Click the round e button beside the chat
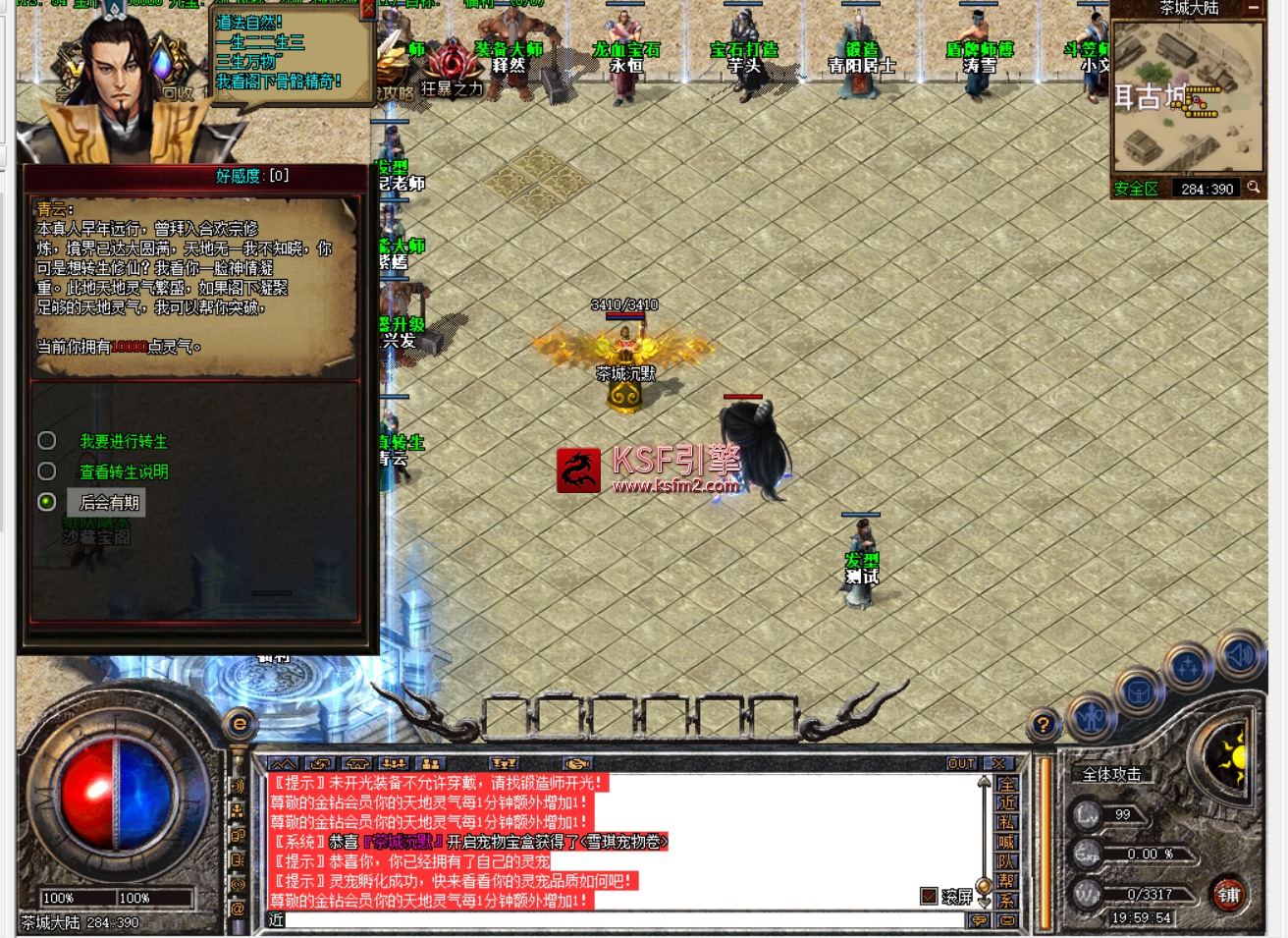This screenshot has height=938, width=1288. pyautogui.click(x=240, y=725)
